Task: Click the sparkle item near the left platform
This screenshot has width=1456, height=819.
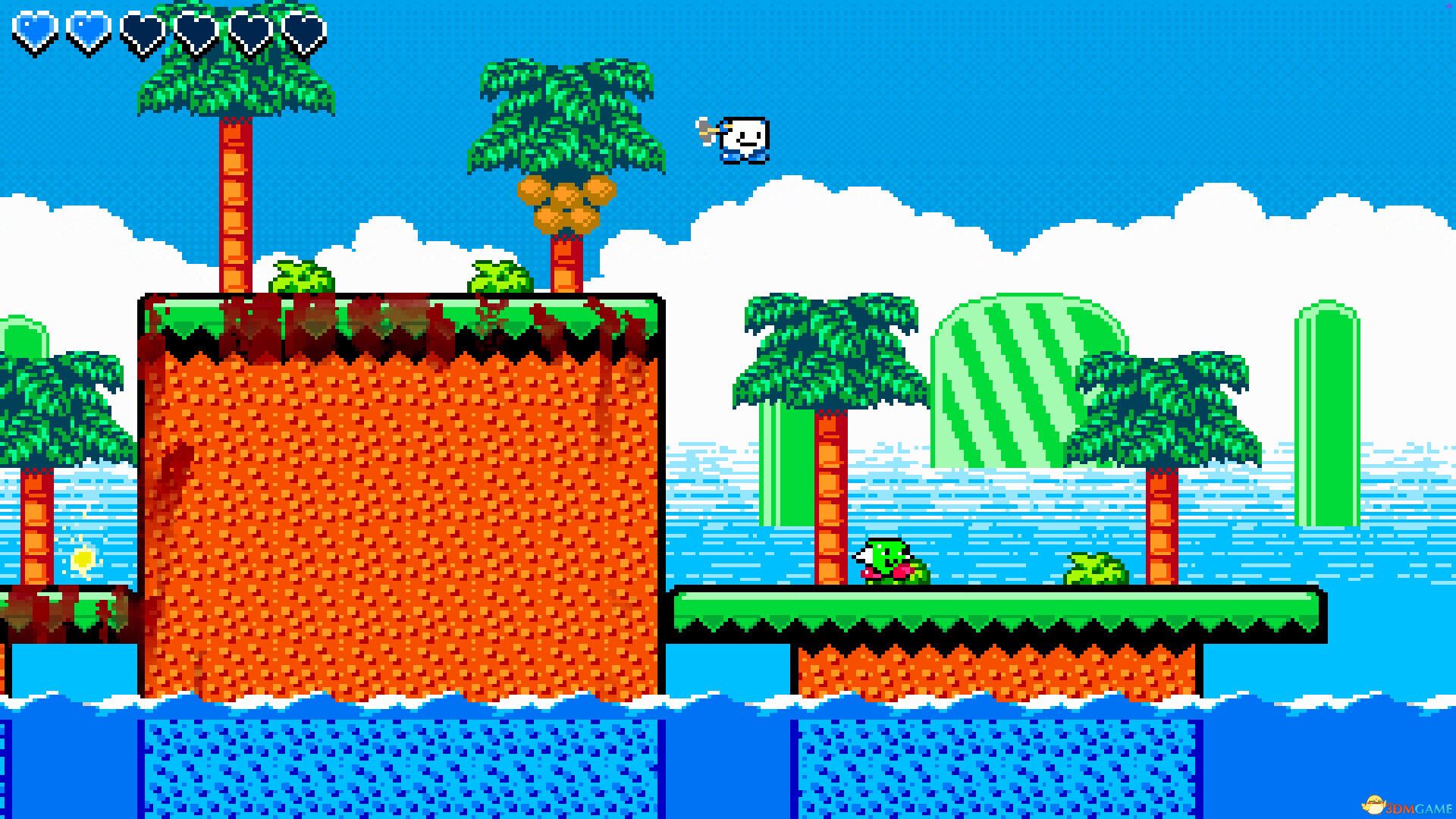Action: [82, 558]
